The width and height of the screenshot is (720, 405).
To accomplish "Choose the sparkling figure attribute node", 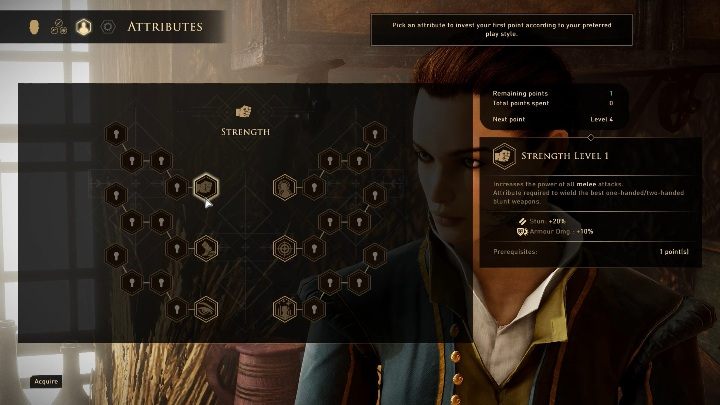I will click(286, 308).
